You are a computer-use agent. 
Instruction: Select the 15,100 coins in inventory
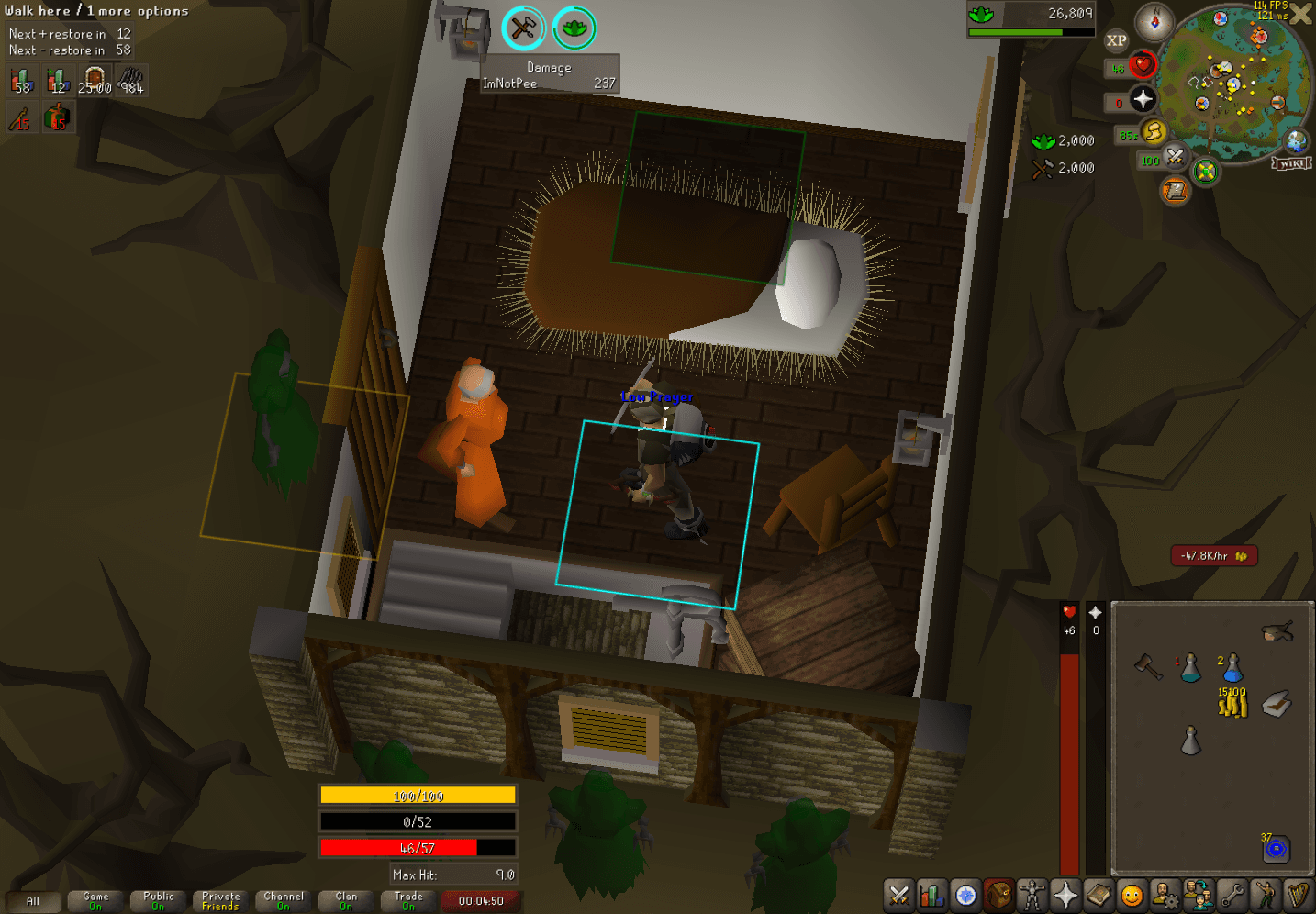(x=1233, y=705)
